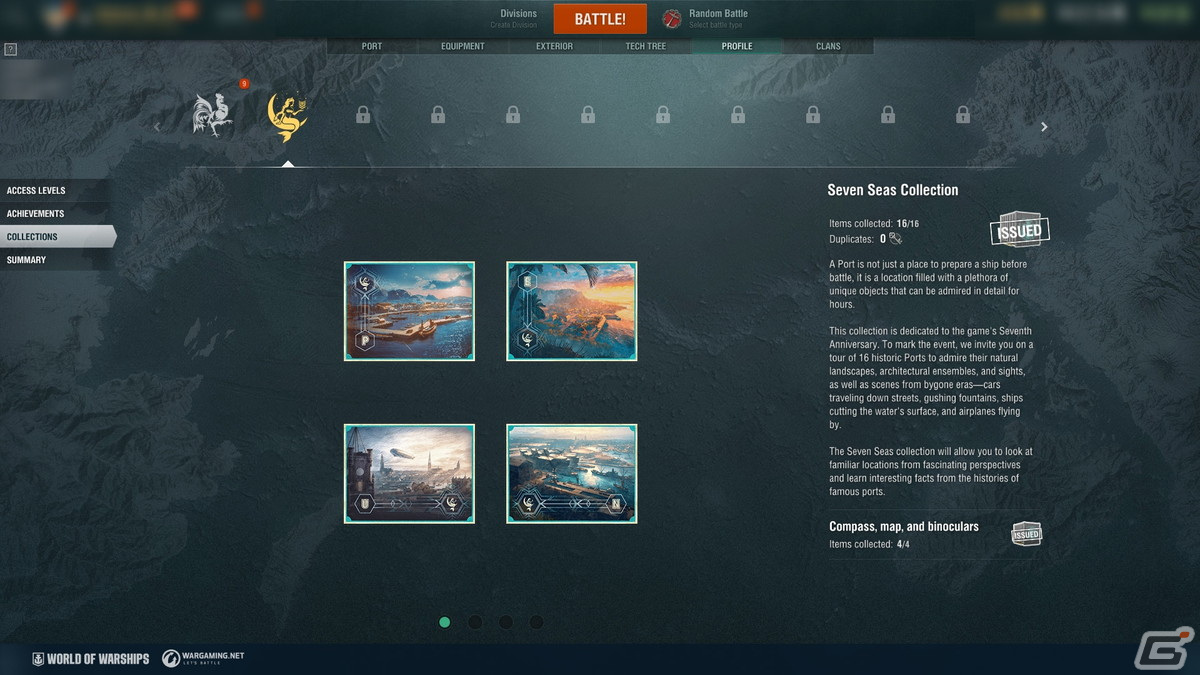1200x675 pixels.
Task: Create a Division
Action: [x=518, y=18]
